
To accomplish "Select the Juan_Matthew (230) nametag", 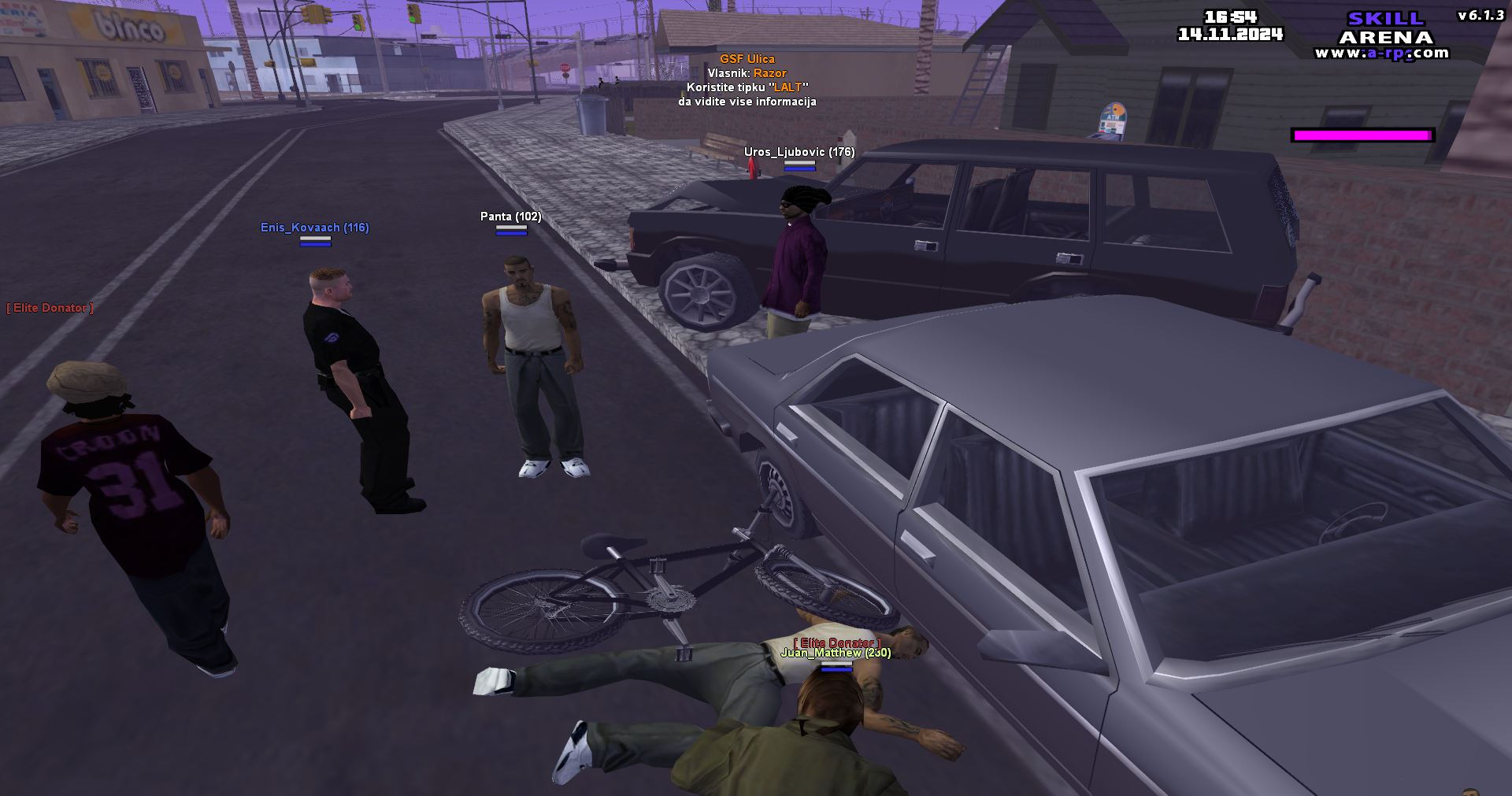I will 837,653.
